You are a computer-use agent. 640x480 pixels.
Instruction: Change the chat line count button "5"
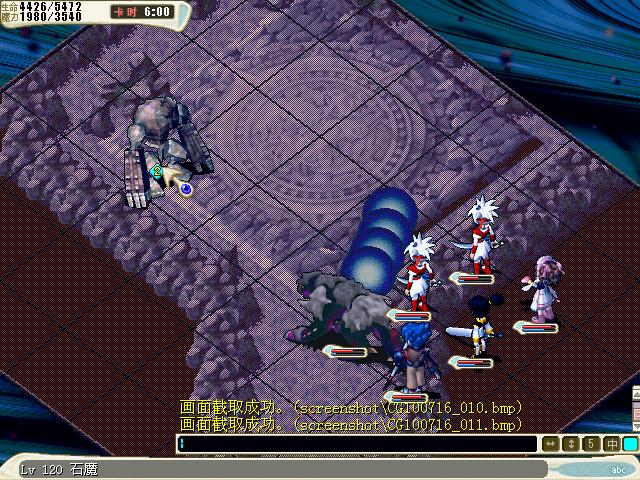coord(591,443)
